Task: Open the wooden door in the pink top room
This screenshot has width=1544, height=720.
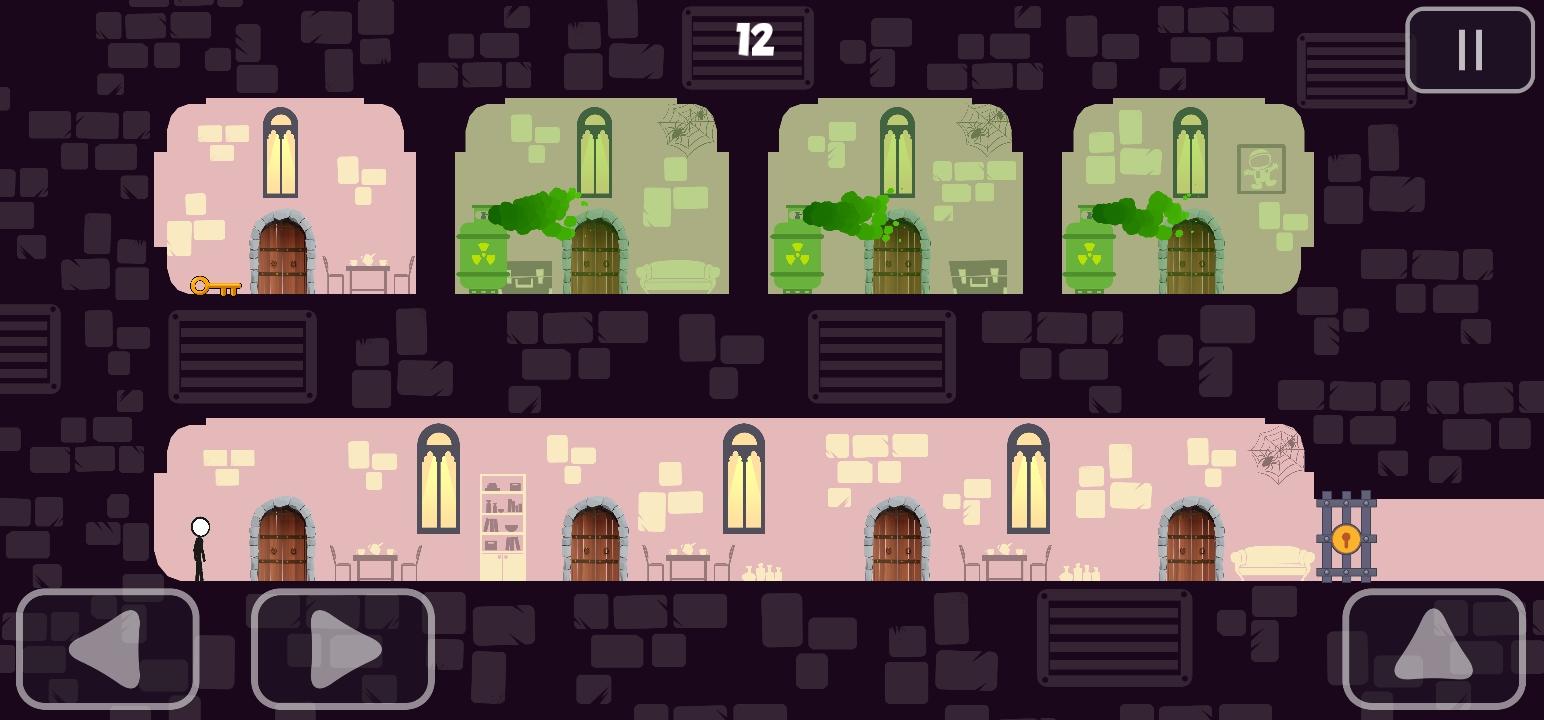Action: 283,255
